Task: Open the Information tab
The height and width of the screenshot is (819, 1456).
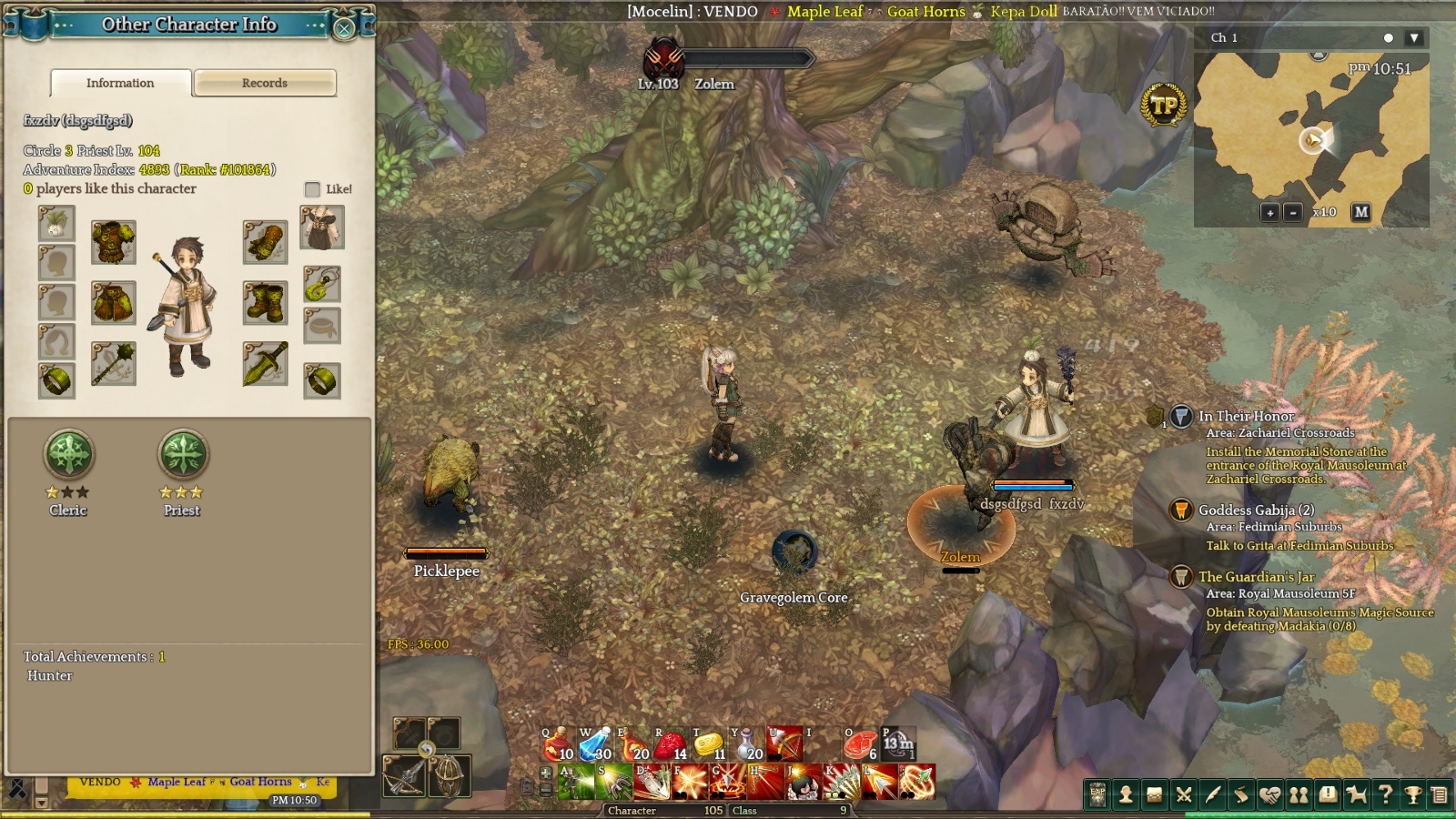Action: 120,83
